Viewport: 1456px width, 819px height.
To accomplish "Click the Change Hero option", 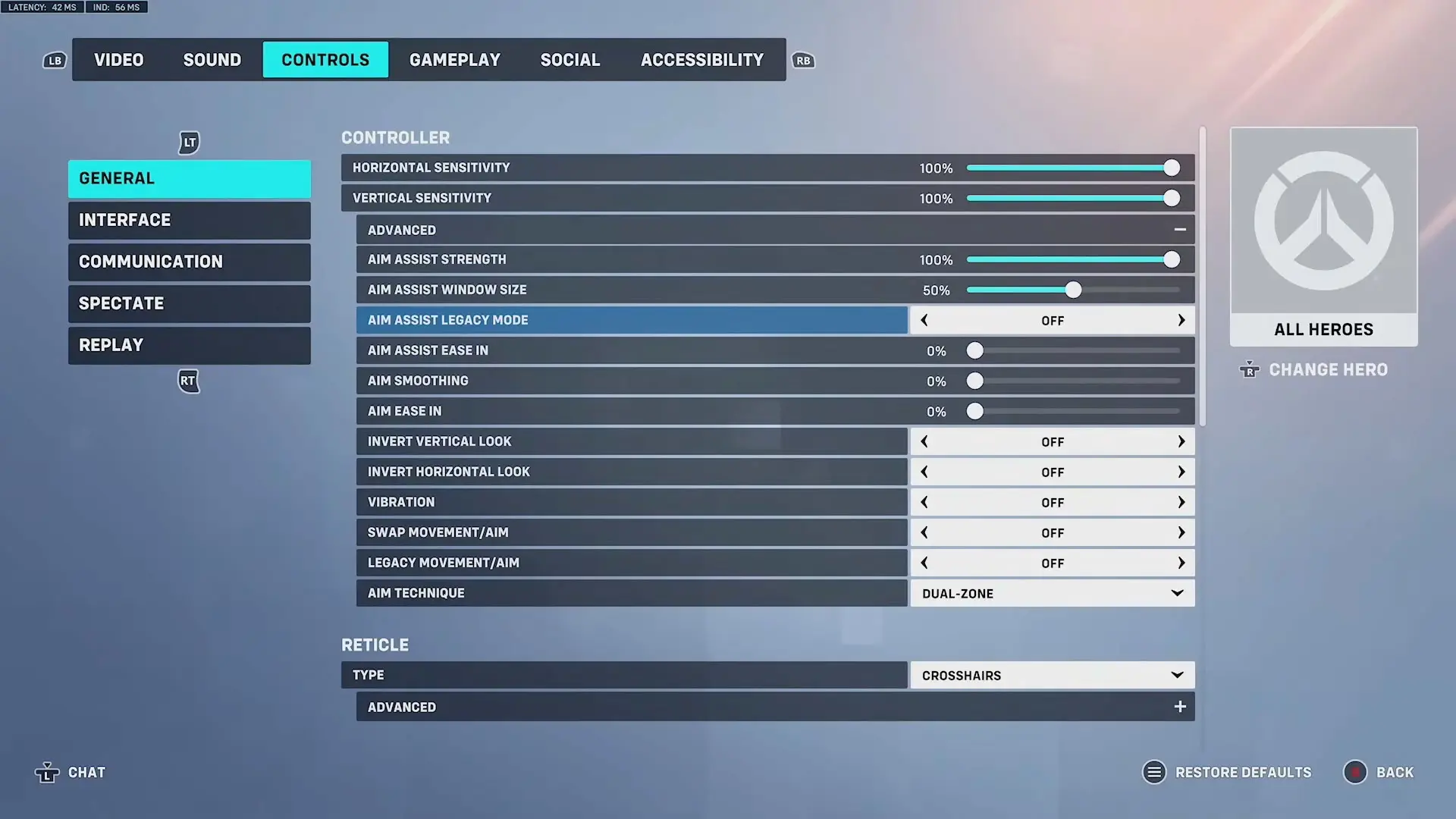I will (x=1328, y=369).
